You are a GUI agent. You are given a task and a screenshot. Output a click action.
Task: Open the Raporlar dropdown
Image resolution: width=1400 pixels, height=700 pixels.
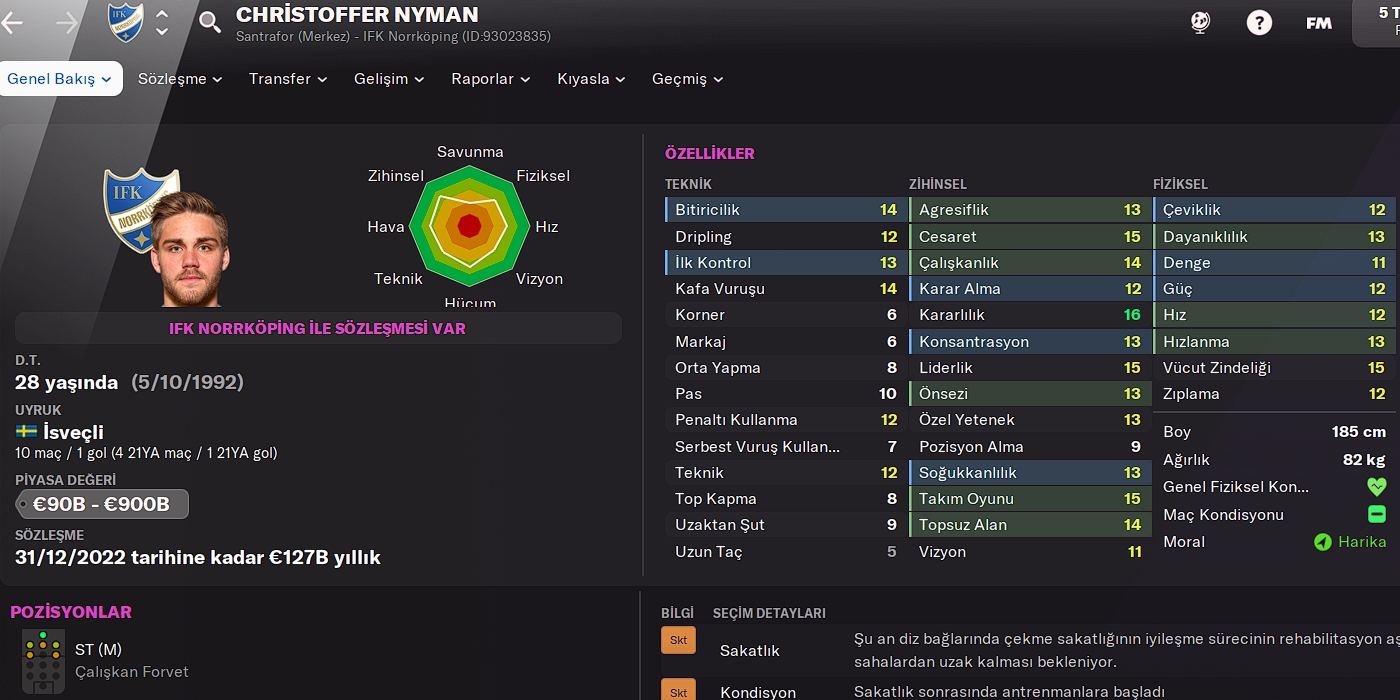point(490,79)
